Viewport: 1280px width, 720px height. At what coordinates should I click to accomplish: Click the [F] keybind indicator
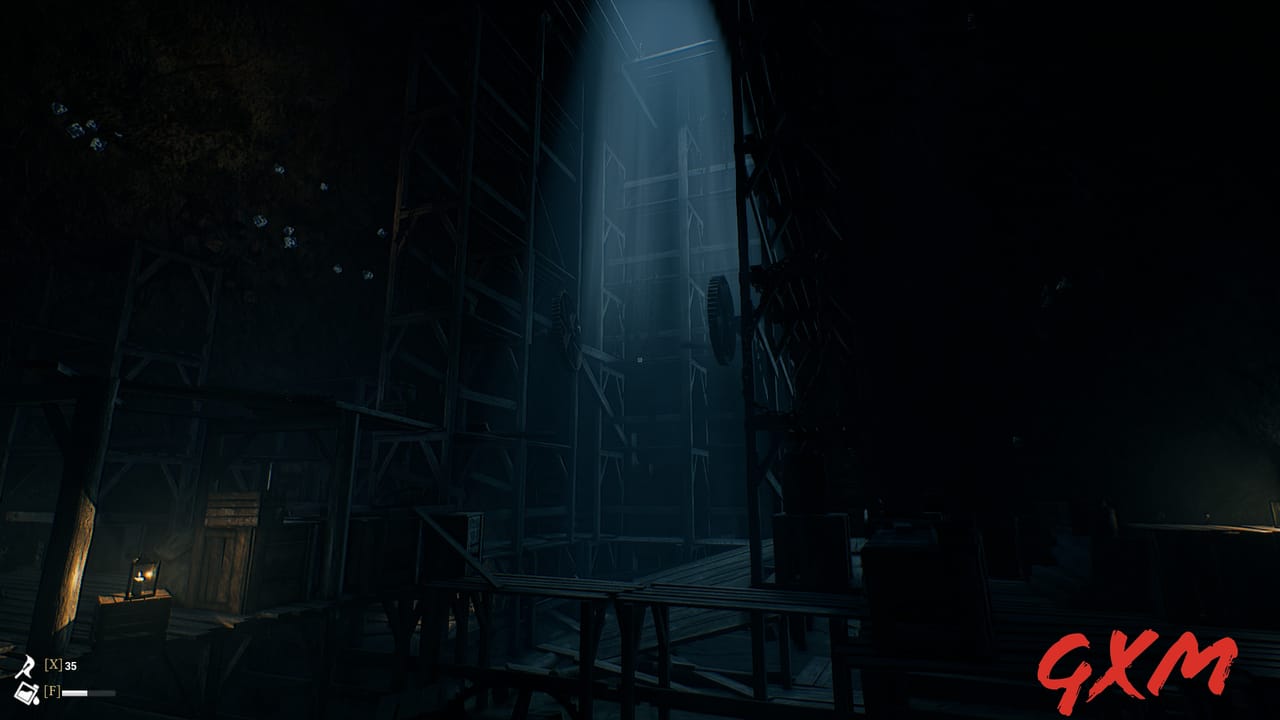52,692
